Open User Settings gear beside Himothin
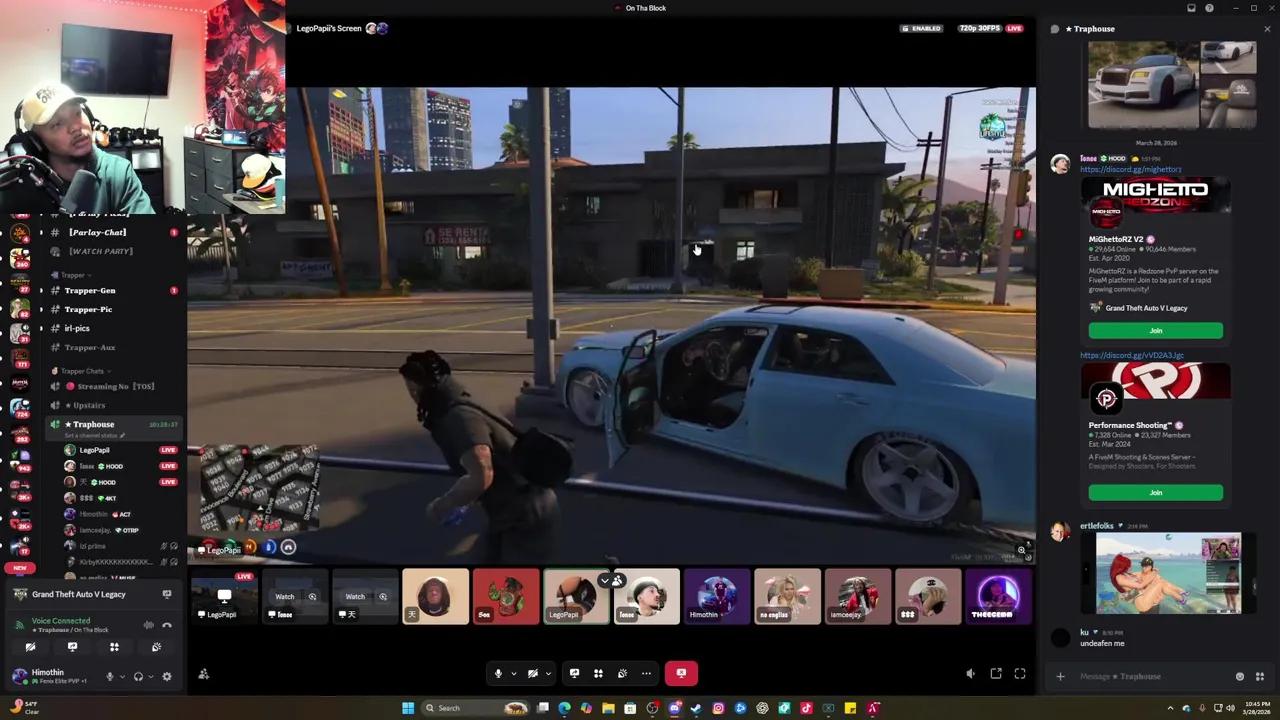This screenshot has width=1280, height=720. click(167, 676)
